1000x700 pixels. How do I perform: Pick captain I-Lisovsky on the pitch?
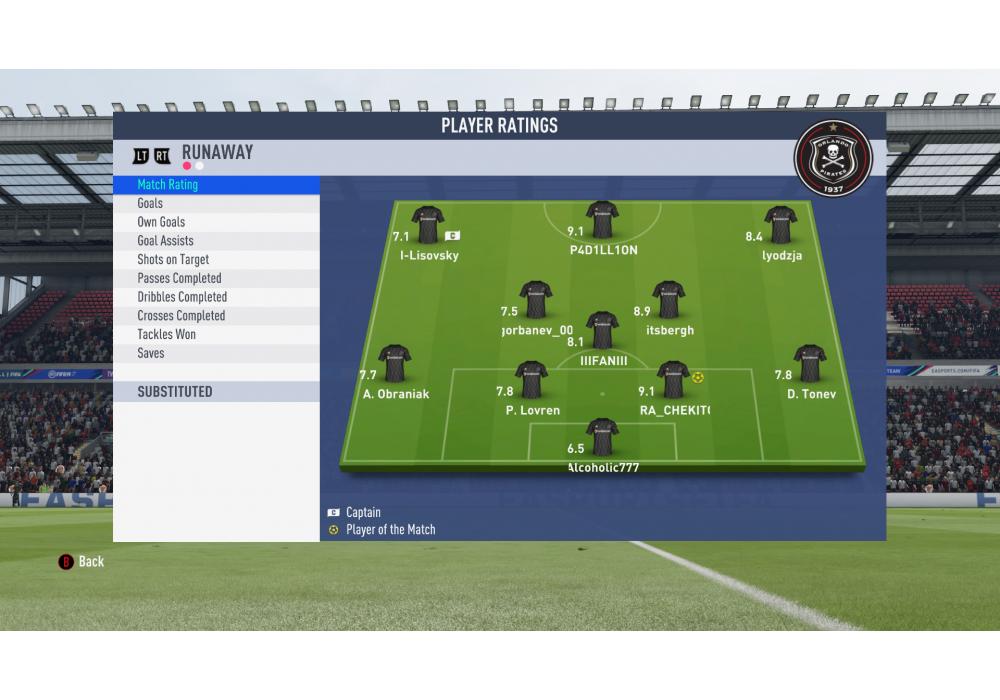(428, 225)
